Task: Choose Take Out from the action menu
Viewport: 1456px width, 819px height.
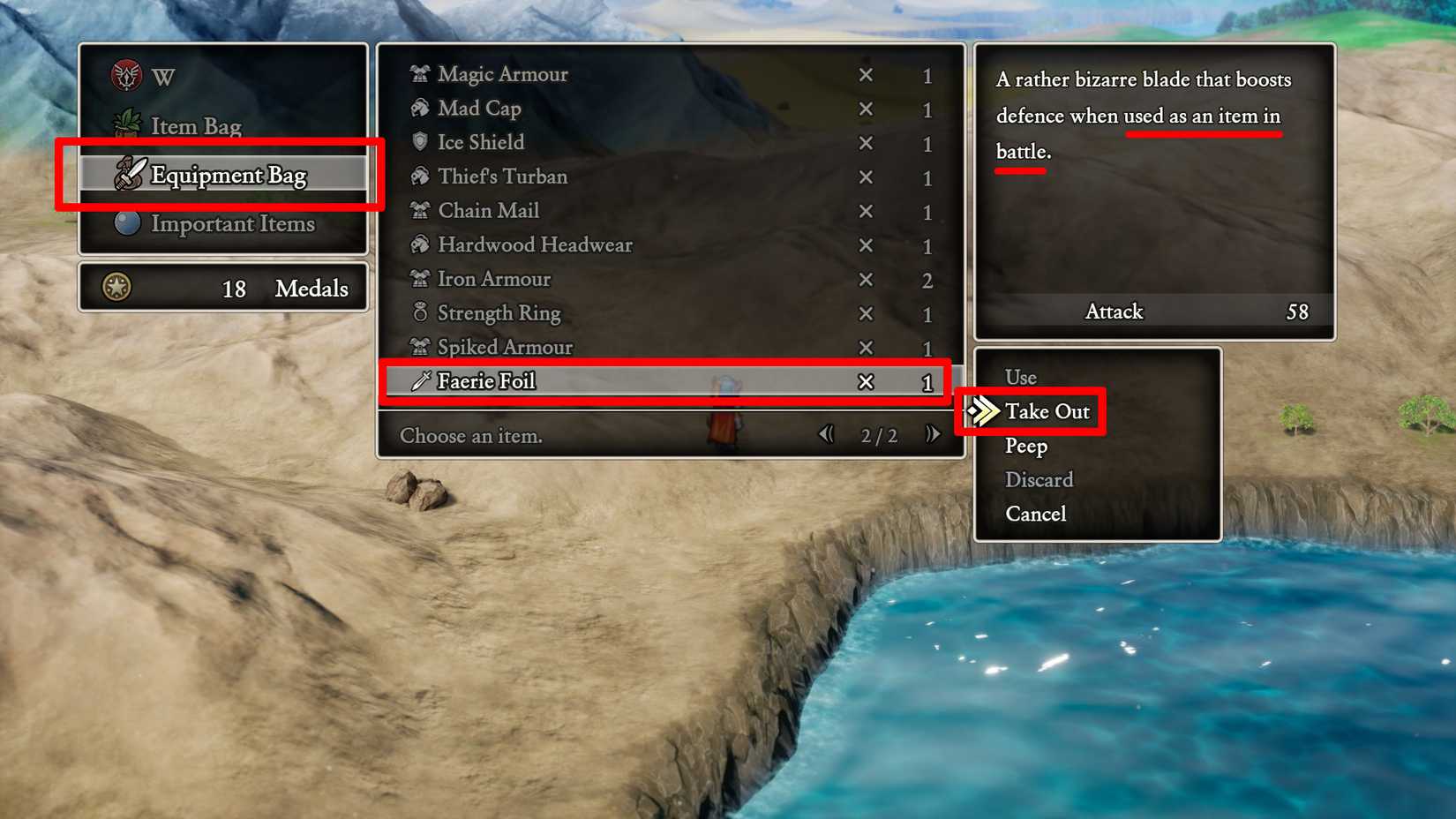Action: tap(1047, 411)
